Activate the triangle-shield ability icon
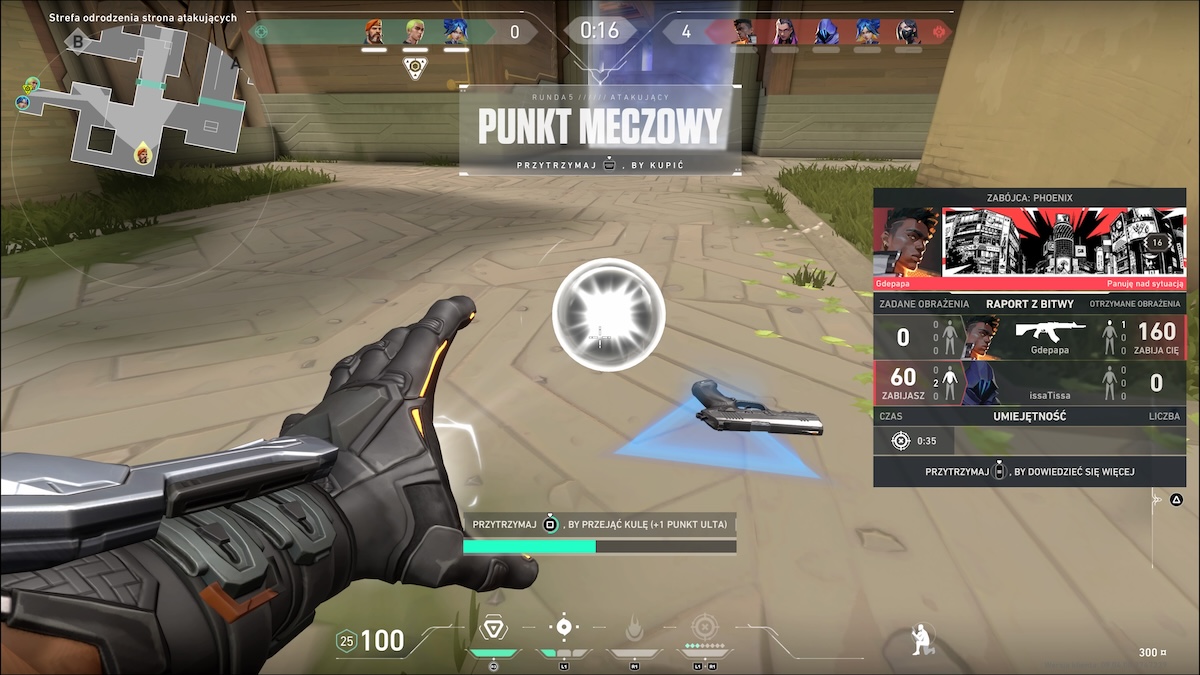The height and width of the screenshot is (675, 1200). pyautogui.click(x=492, y=628)
